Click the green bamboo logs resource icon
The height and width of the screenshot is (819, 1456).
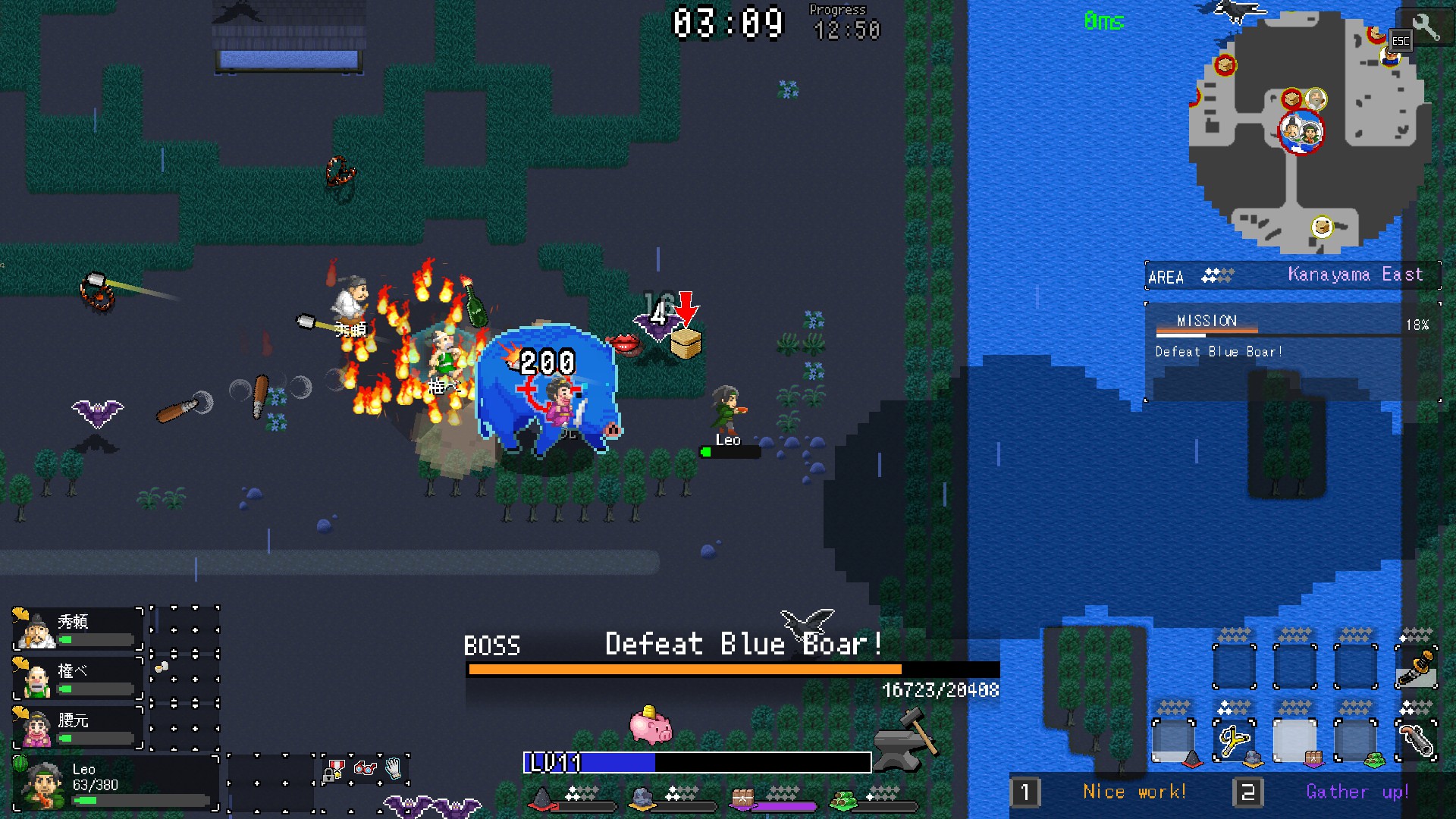pos(843,799)
